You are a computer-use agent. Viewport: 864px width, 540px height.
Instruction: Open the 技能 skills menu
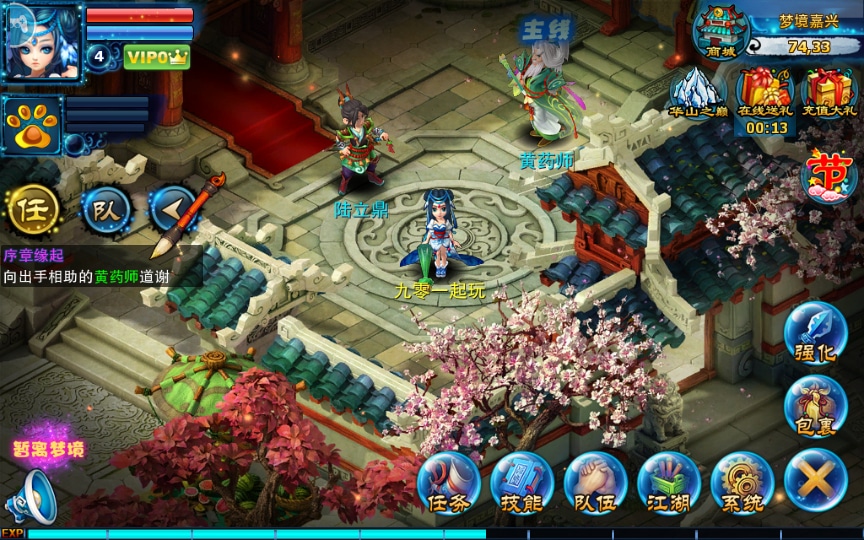click(x=521, y=483)
